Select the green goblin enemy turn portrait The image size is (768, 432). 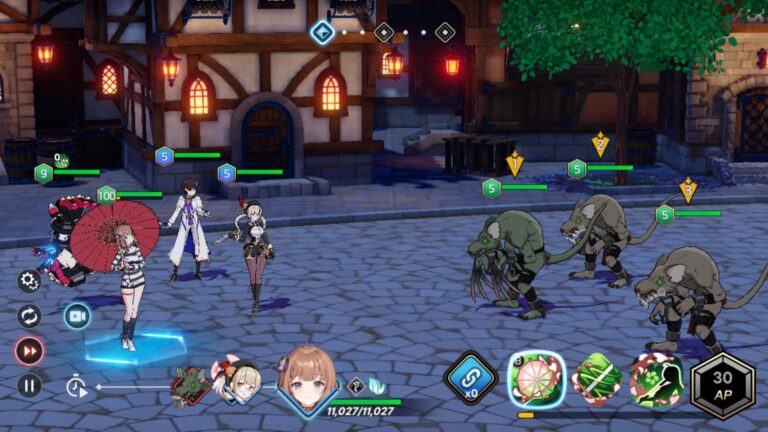pyautogui.click(x=189, y=386)
